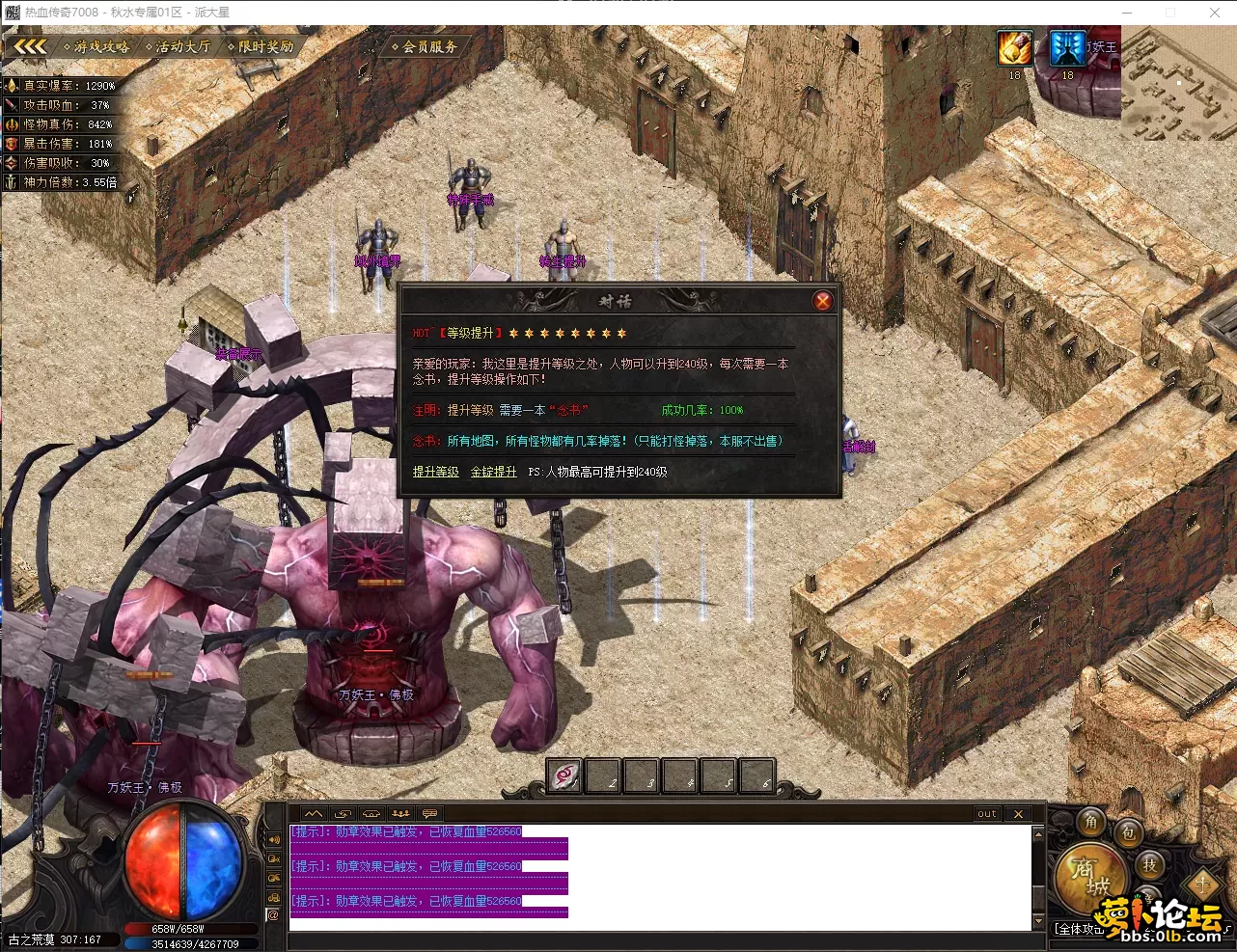Click the chat panel 'out' button
The image size is (1237, 952).
pyautogui.click(x=986, y=814)
